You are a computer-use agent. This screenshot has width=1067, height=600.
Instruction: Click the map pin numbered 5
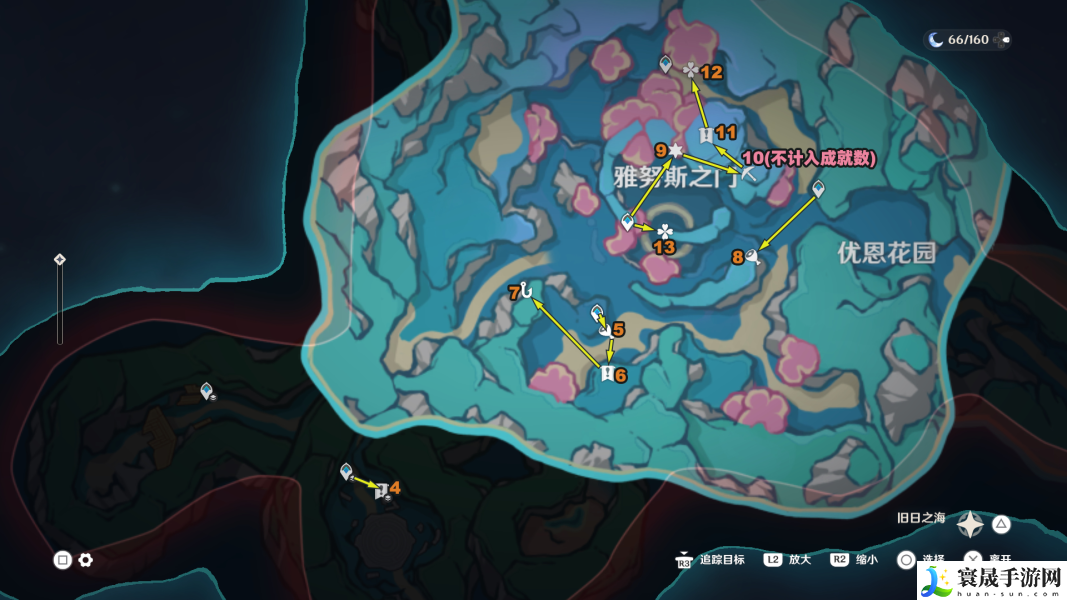click(605, 329)
